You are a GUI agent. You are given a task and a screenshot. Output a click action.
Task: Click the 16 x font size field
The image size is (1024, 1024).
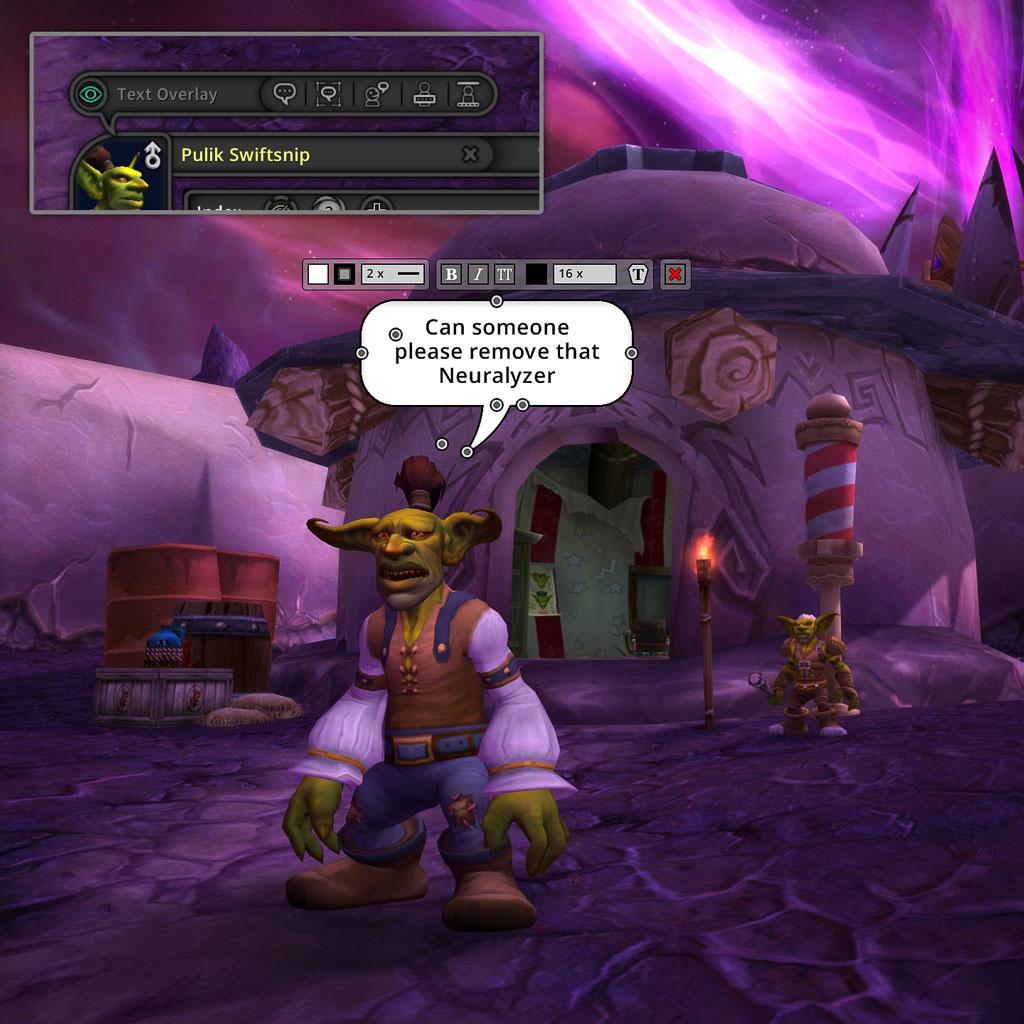click(x=585, y=274)
